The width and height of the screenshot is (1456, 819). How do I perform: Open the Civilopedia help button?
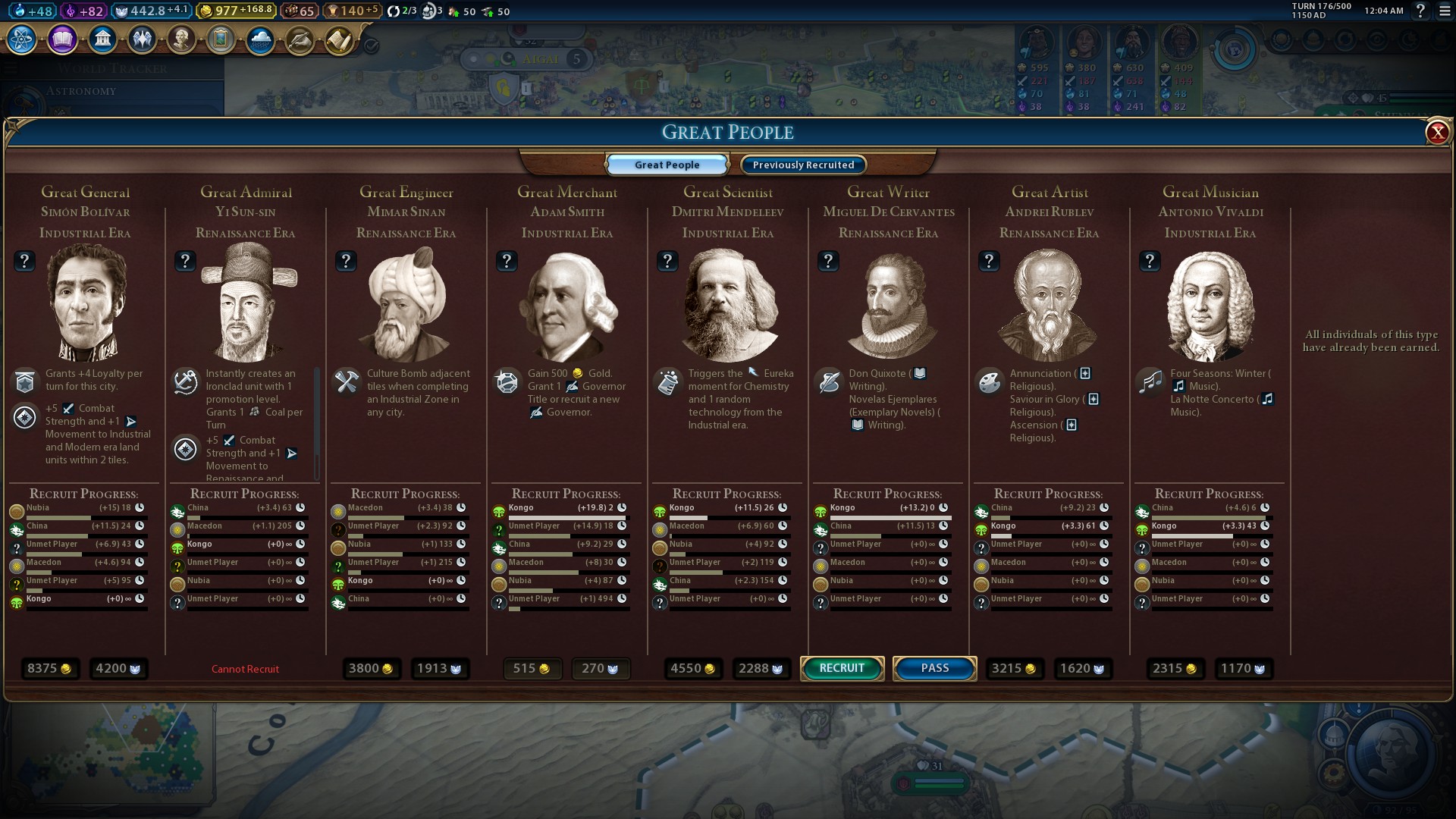1420,11
